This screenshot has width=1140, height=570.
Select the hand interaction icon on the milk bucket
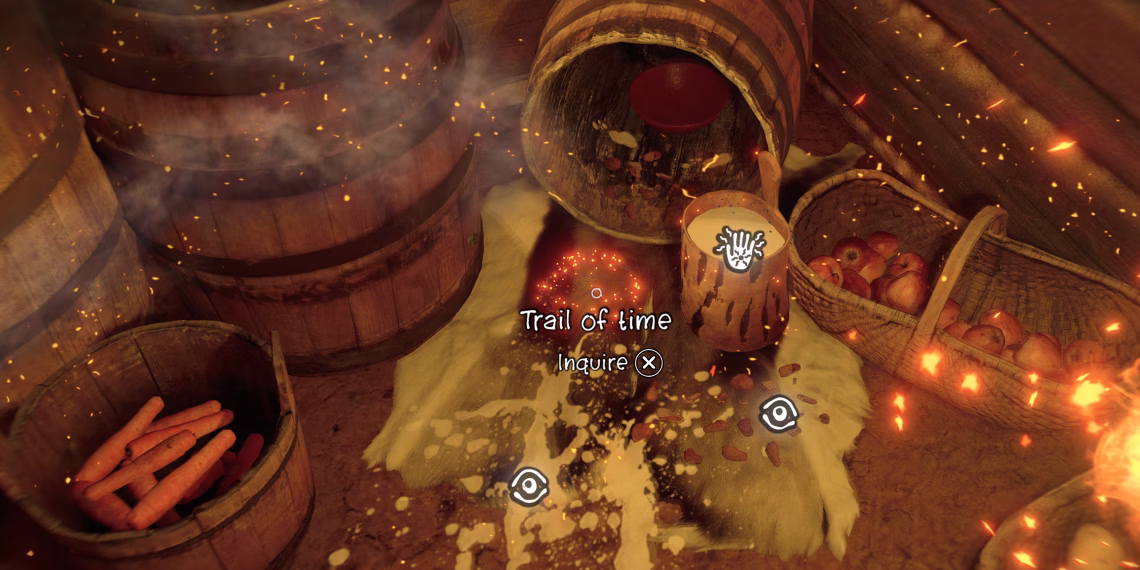[738, 247]
